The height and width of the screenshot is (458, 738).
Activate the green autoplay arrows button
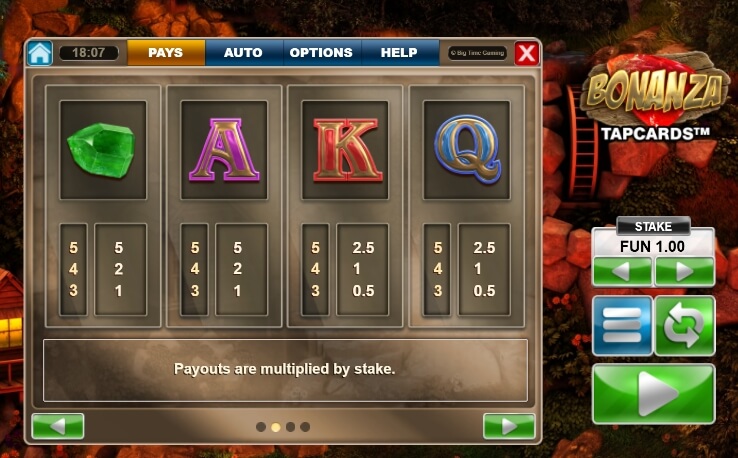tap(685, 326)
